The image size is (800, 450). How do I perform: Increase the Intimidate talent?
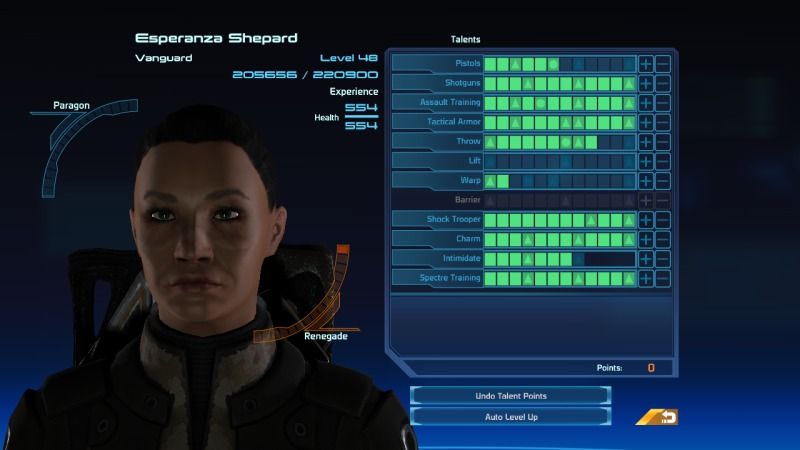click(646, 259)
